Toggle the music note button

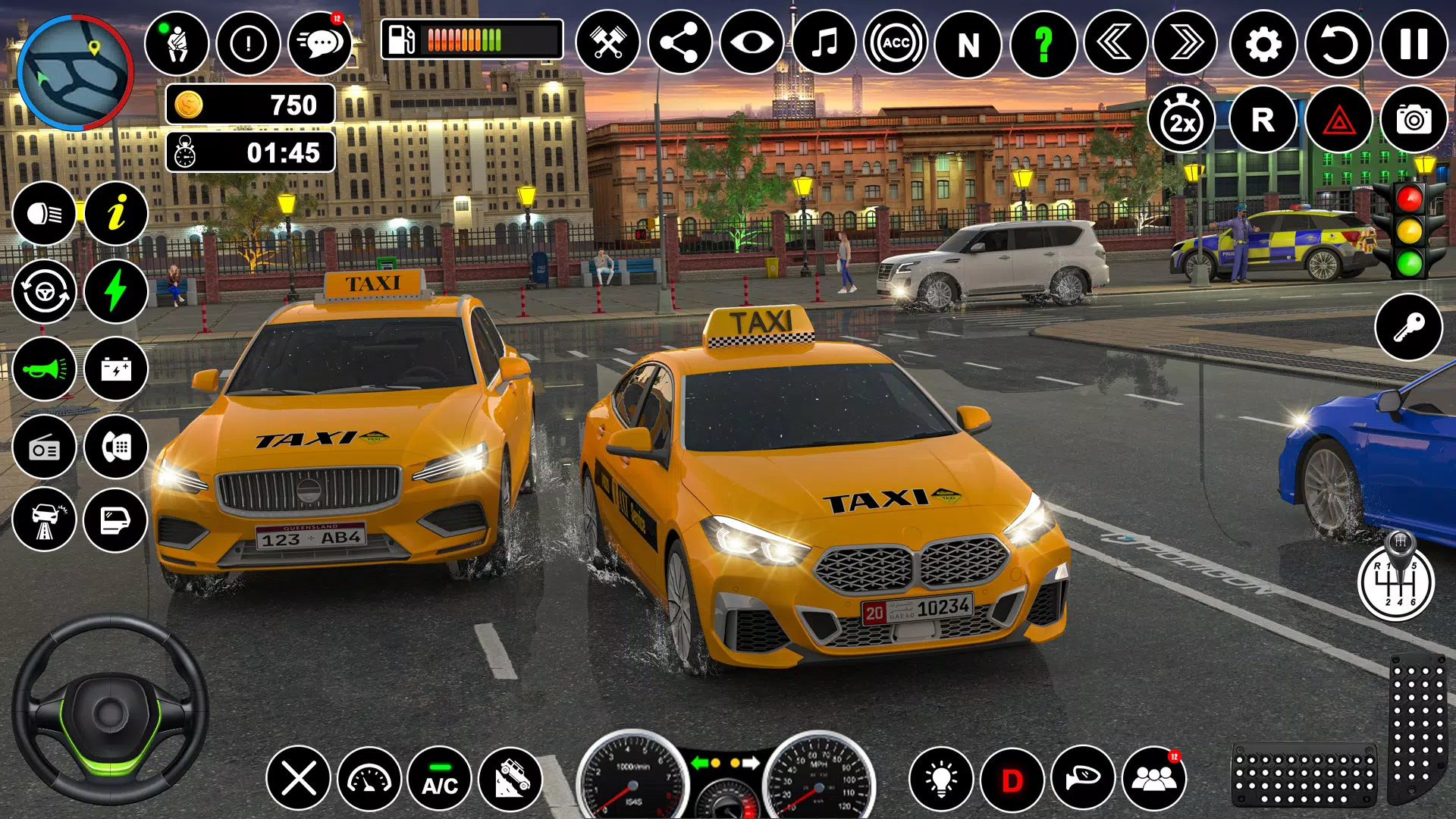pyautogui.click(x=824, y=43)
